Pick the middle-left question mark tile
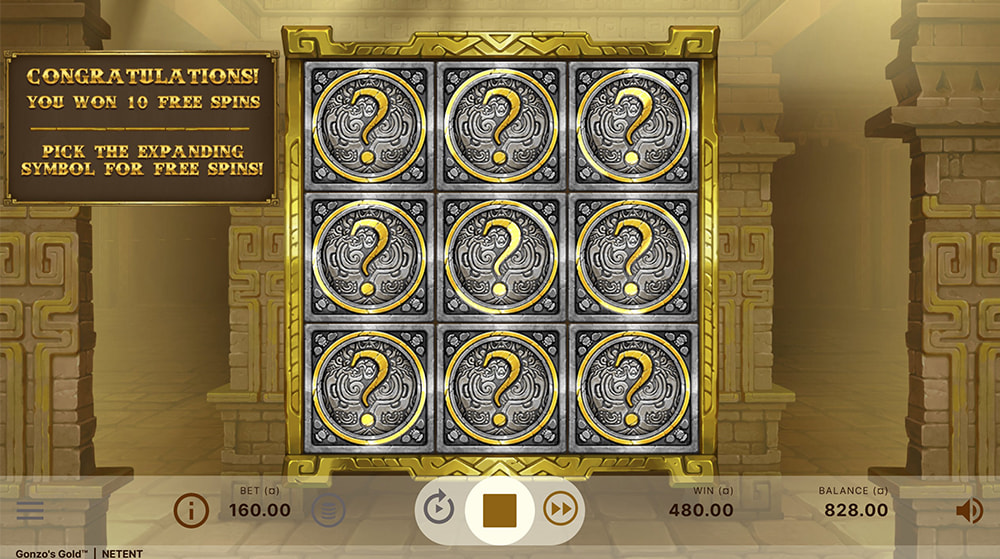This screenshot has width=1000, height=559. (368, 256)
